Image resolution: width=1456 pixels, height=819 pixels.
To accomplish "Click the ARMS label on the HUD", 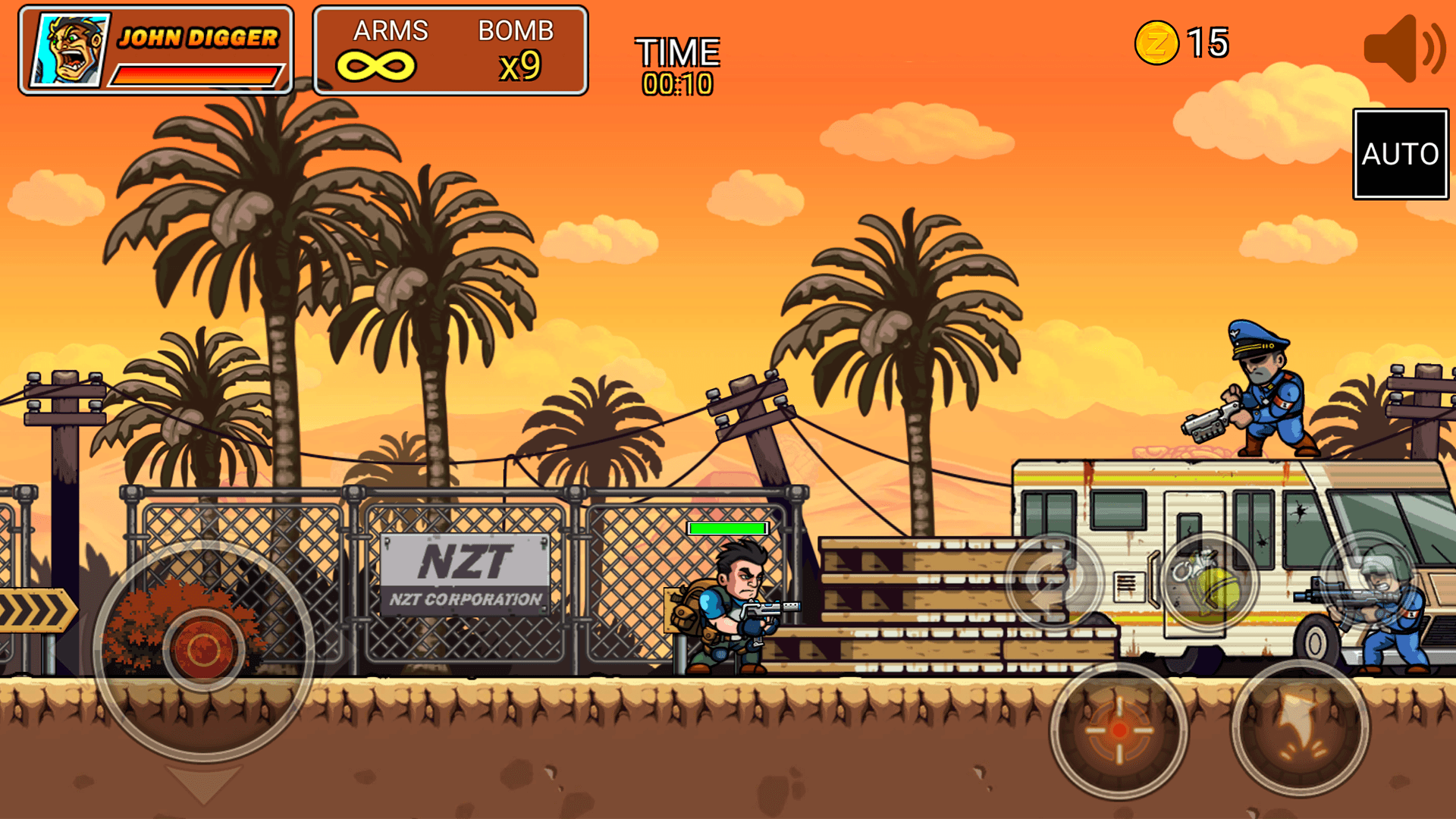I will coord(391,32).
